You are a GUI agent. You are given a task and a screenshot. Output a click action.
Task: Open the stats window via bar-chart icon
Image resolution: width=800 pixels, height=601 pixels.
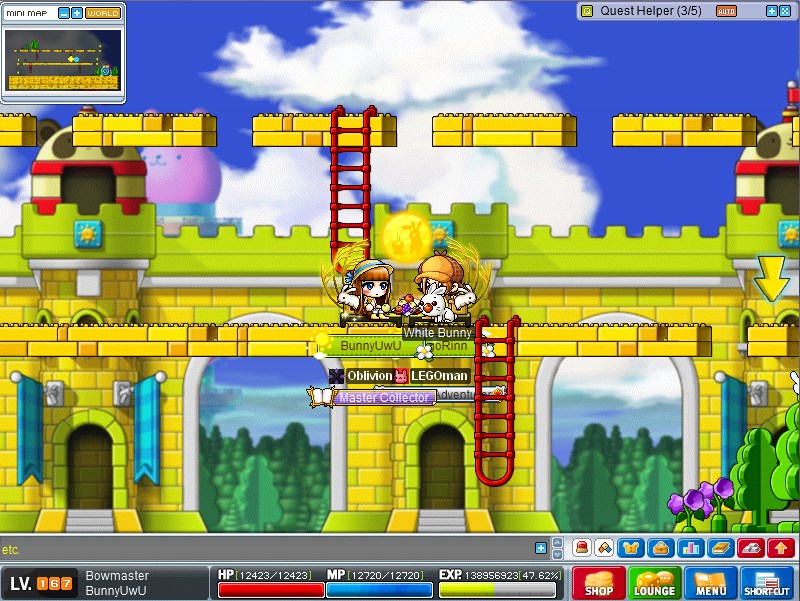click(689, 548)
